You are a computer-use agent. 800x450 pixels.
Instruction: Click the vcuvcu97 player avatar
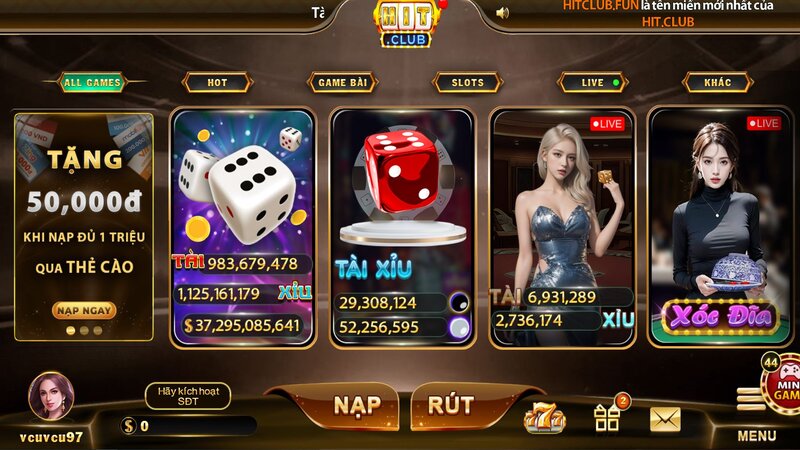pos(50,396)
